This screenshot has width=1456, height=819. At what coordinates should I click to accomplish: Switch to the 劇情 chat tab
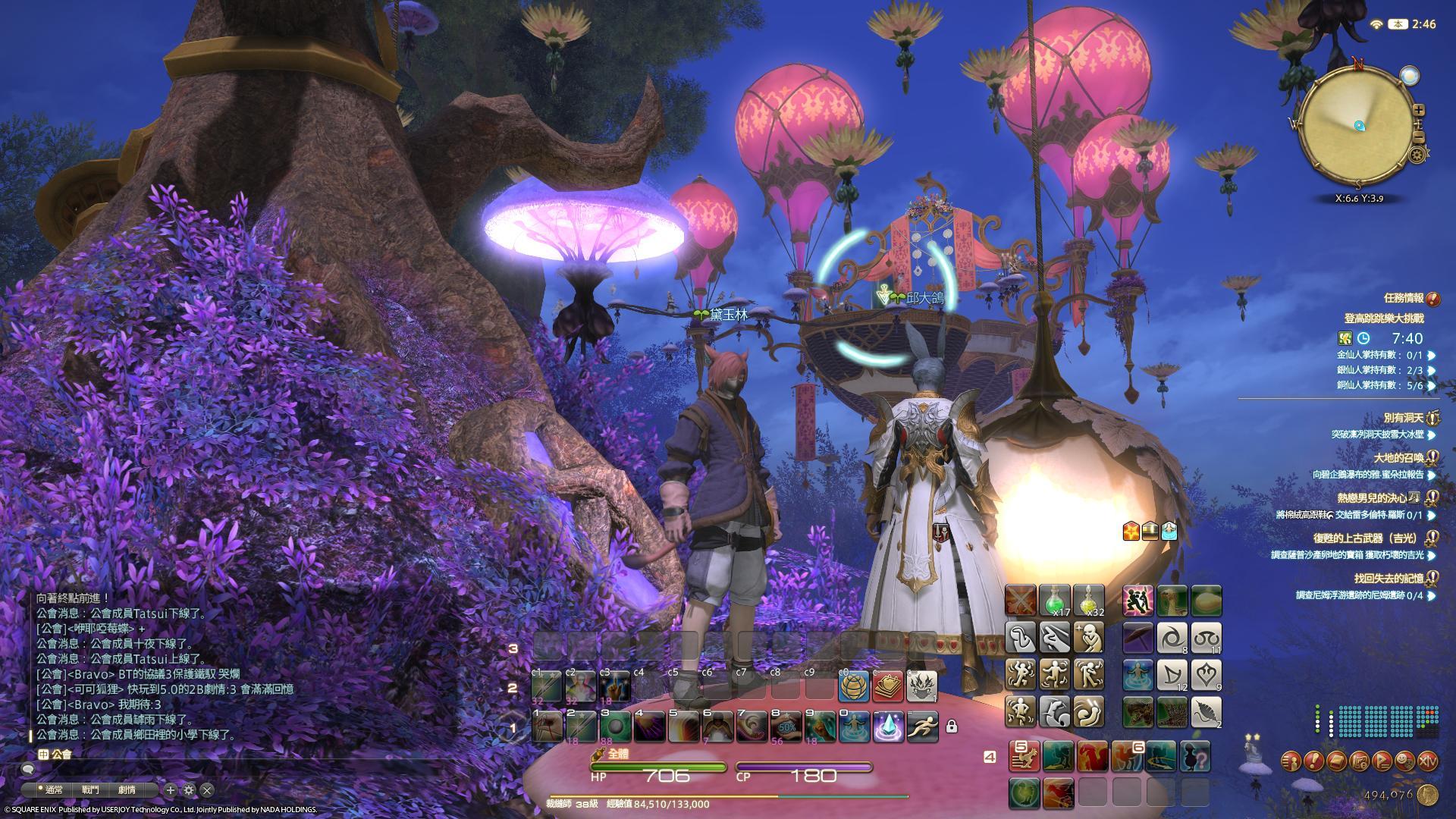point(126,790)
